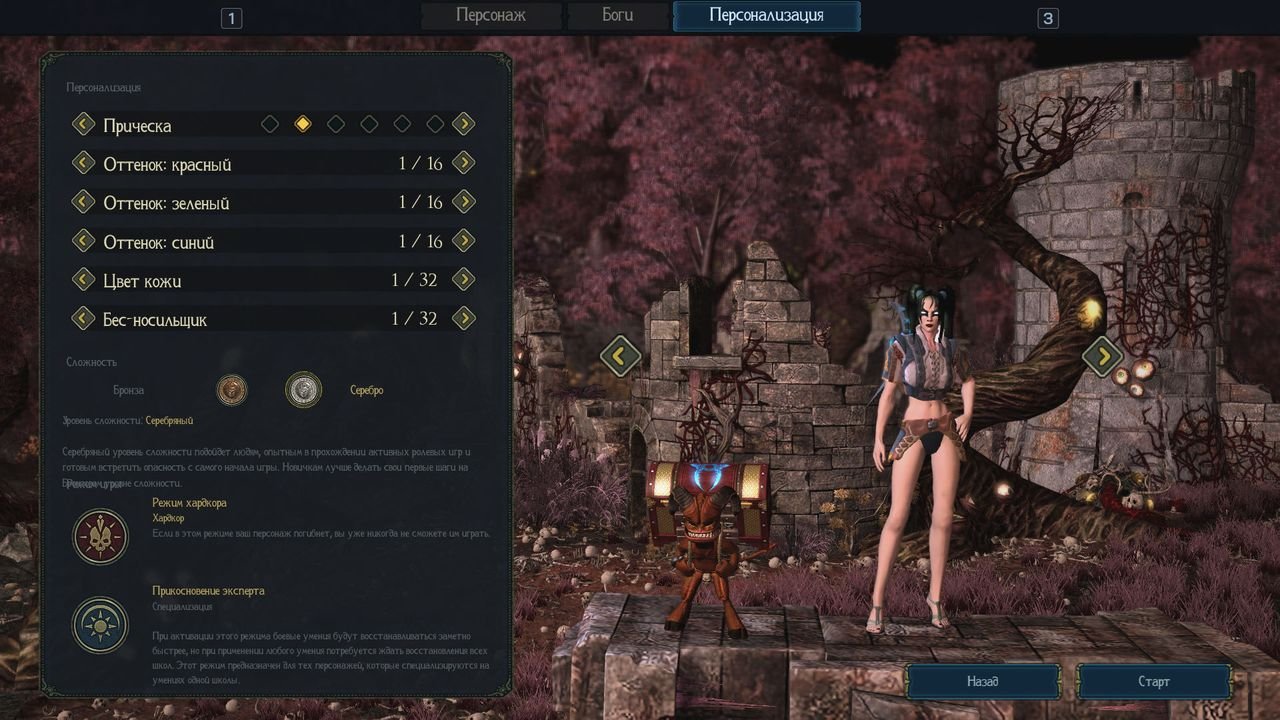Choose next hairstyle with Прическа right arrow
The image size is (1280, 720).
click(x=463, y=124)
